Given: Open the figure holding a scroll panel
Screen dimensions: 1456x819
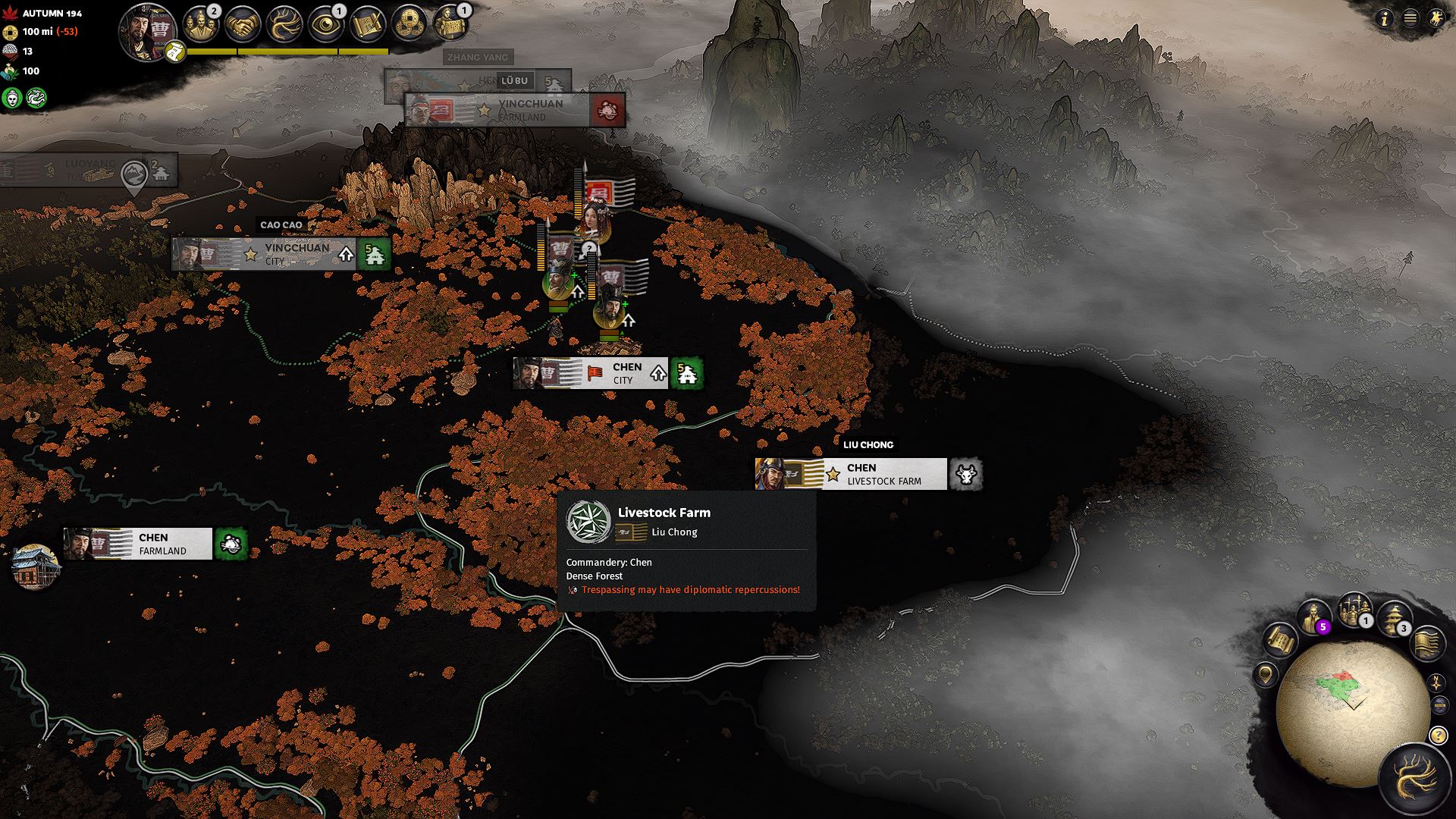Looking at the screenshot, I should tap(452, 24).
